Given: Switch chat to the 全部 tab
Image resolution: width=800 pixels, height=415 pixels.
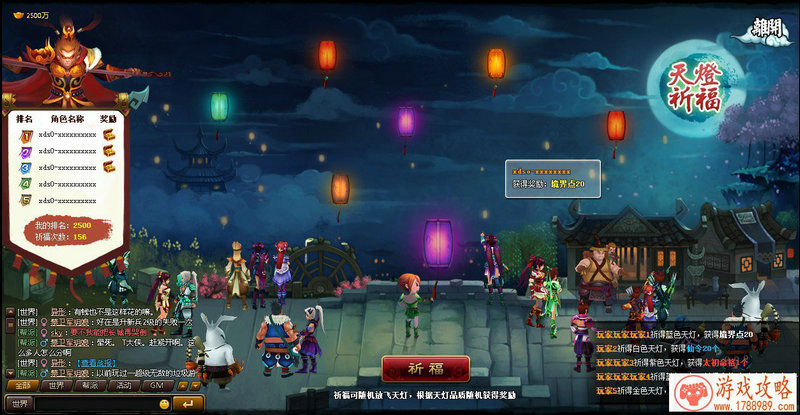Looking at the screenshot, I should pyautogui.click(x=22, y=385).
